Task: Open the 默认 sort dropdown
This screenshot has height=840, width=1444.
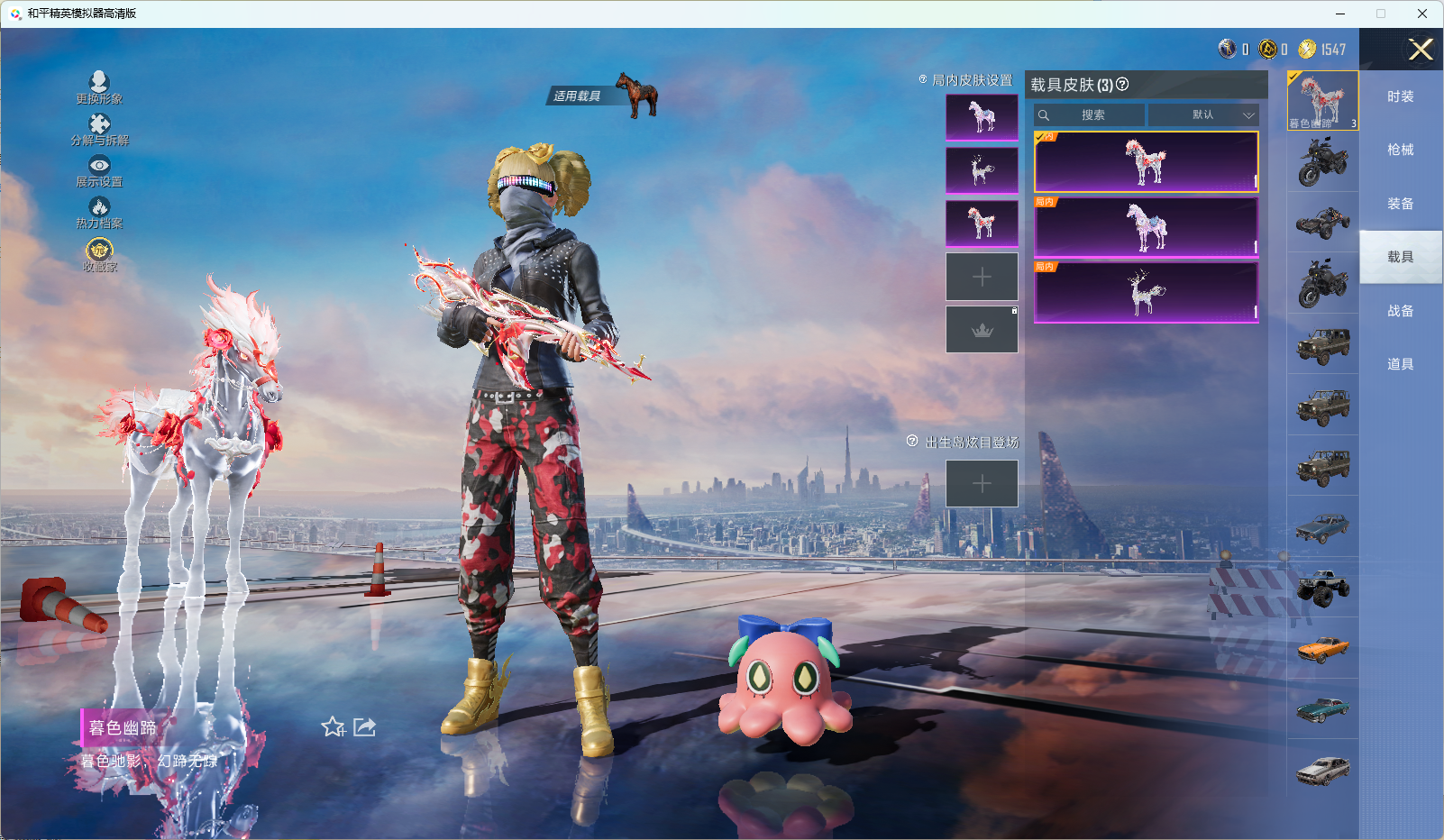Action: (1202, 115)
